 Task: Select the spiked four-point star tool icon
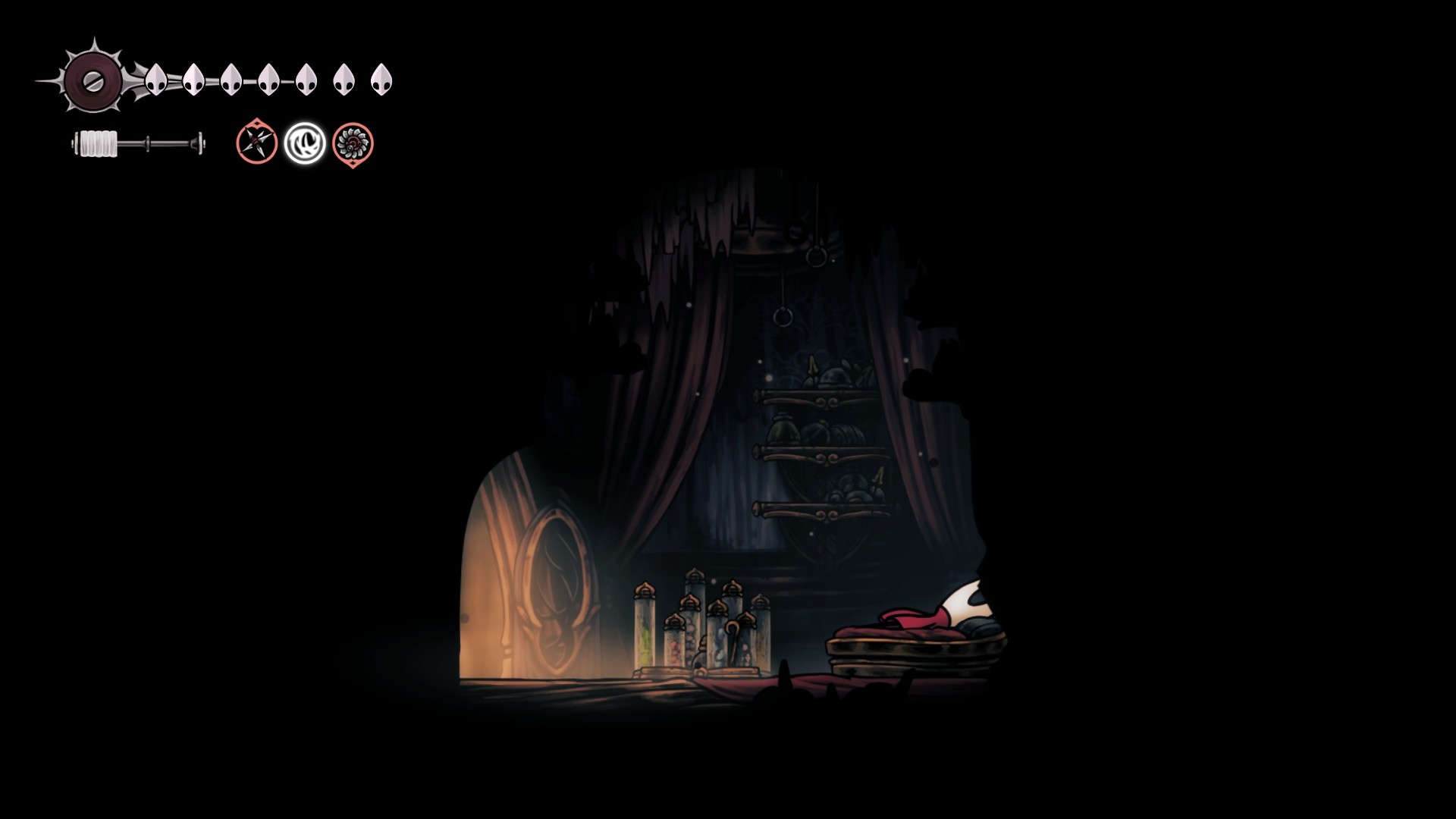point(256,142)
